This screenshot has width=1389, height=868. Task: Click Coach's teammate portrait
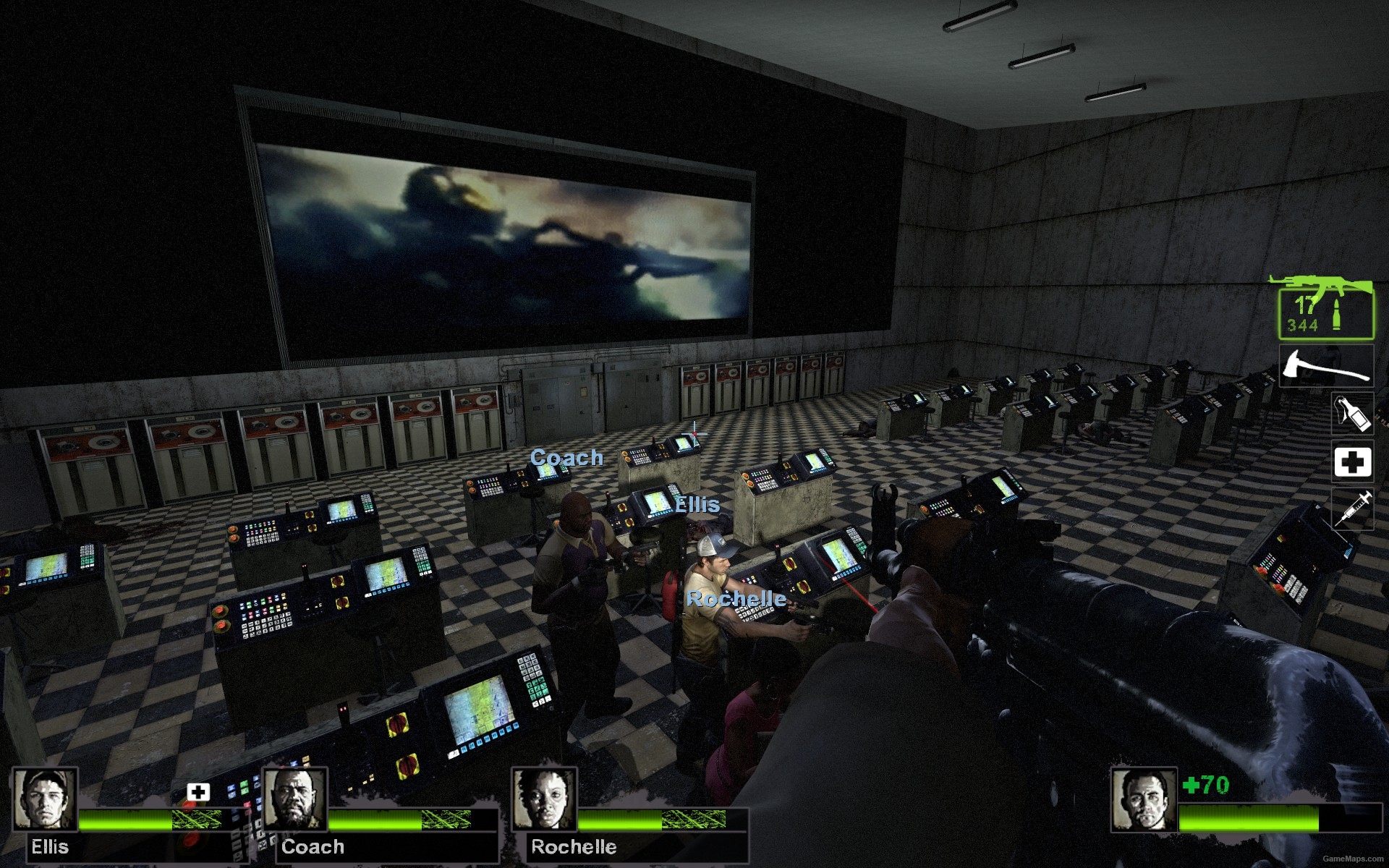coord(294,799)
